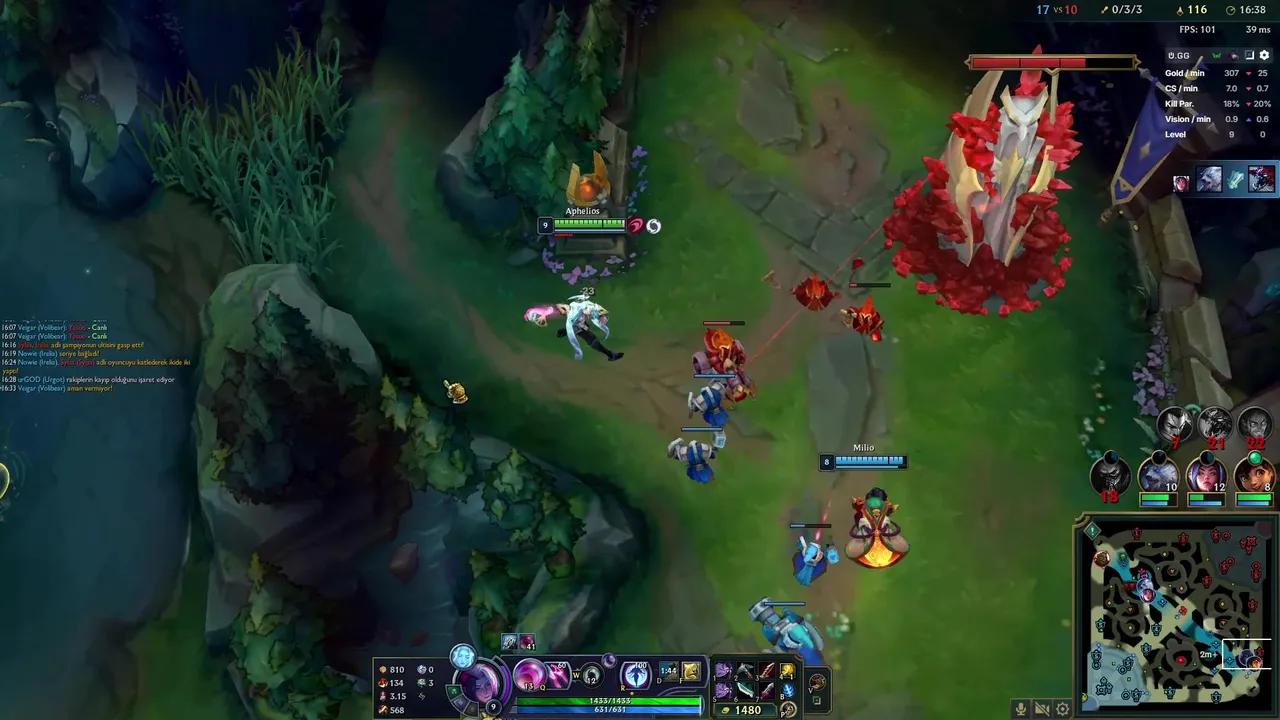The width and height of the screenshot is (1280, 720).
Task: Cast the R ultimate ability icon
Action: [x=635, y=677]
